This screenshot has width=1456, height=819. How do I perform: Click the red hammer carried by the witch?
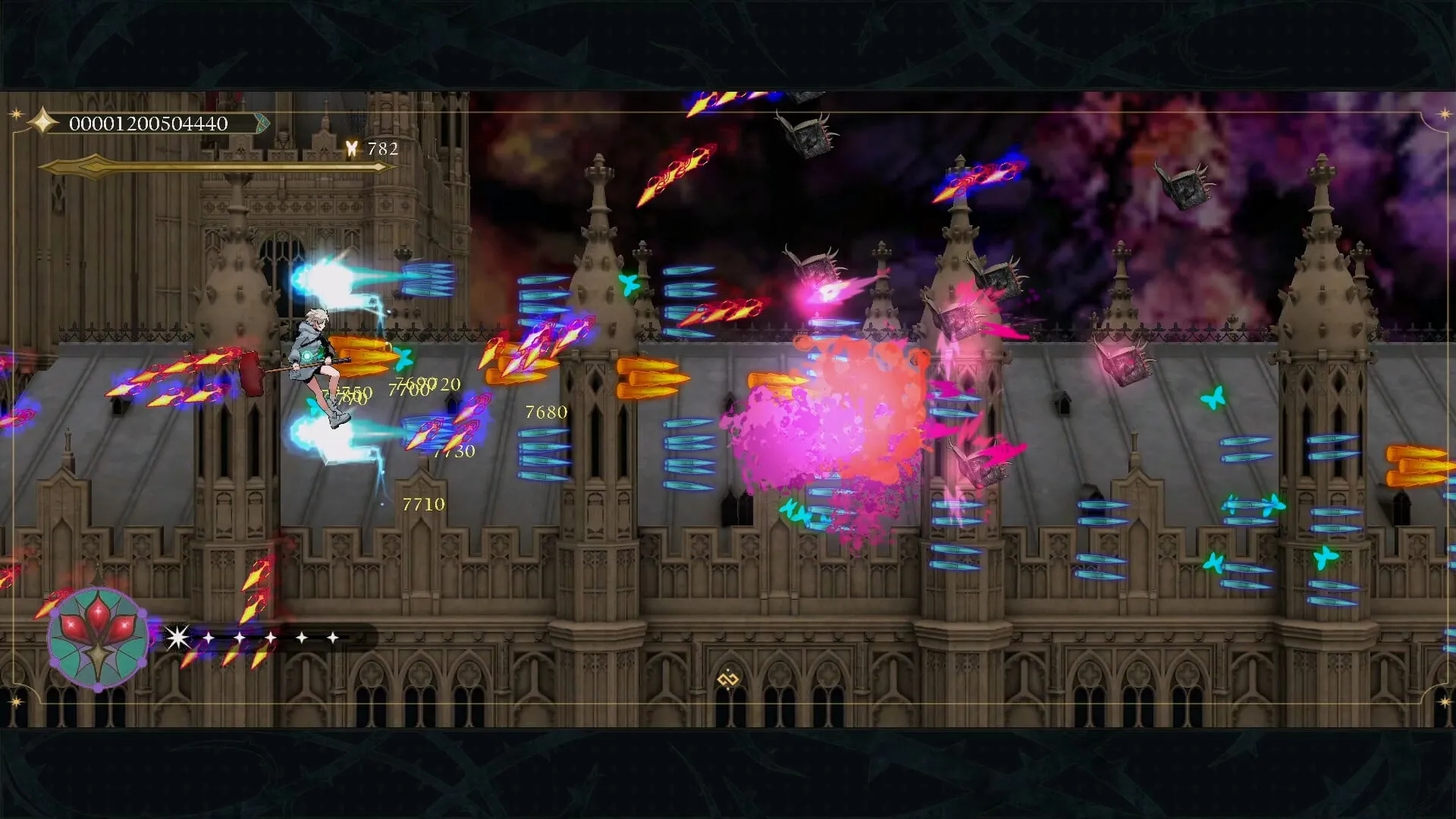coord(250,372)
